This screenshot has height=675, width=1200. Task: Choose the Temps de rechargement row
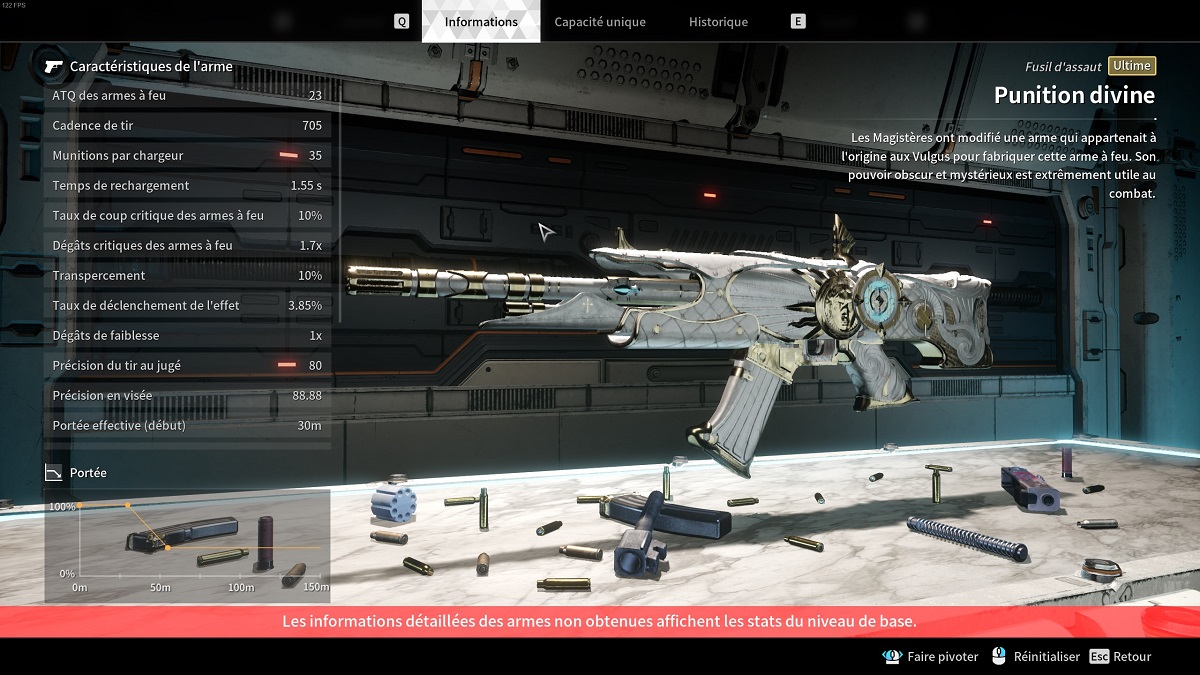point(187,186)
